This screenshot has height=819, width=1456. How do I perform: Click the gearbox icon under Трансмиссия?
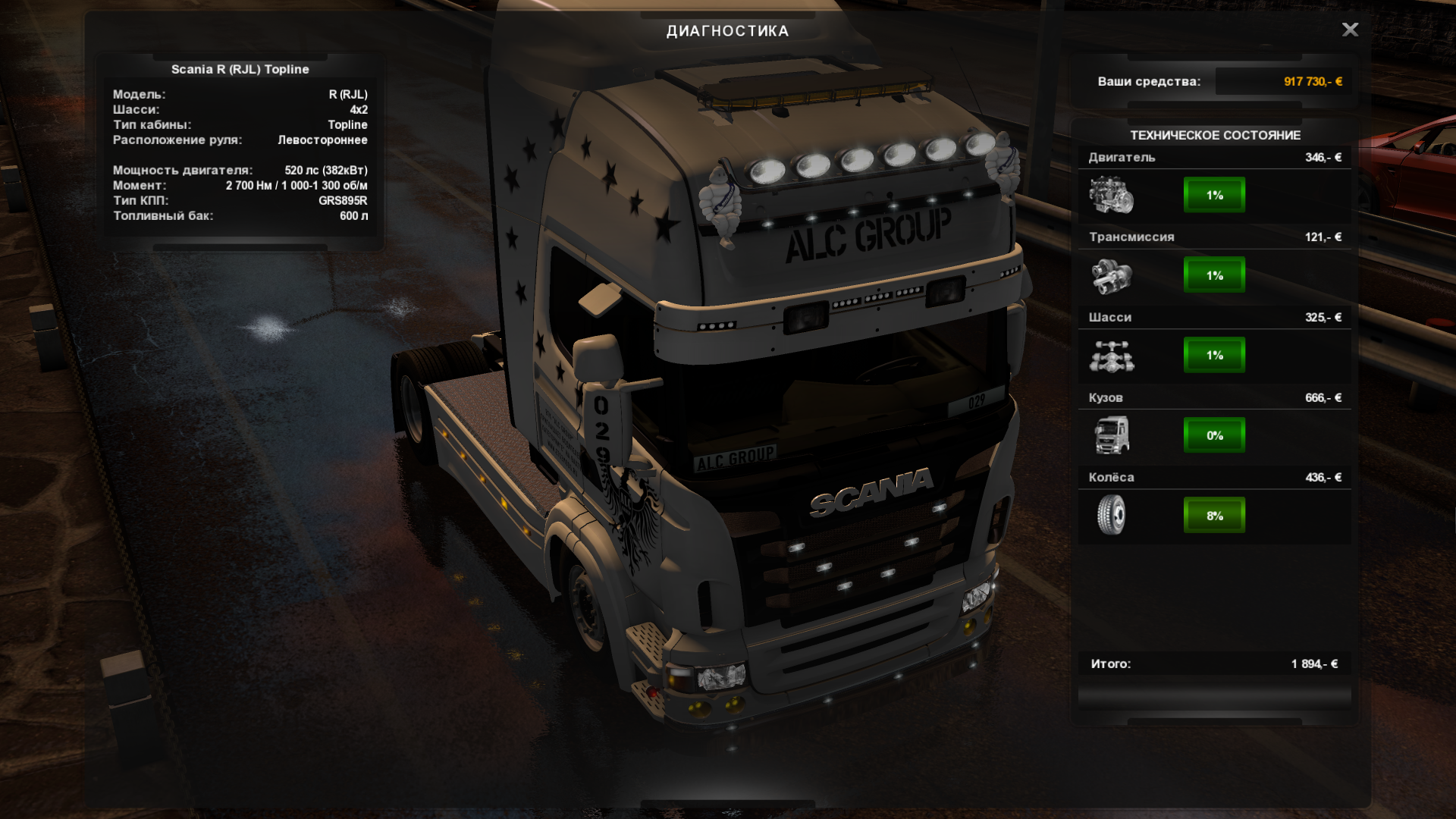click(x=1111, y=275)
